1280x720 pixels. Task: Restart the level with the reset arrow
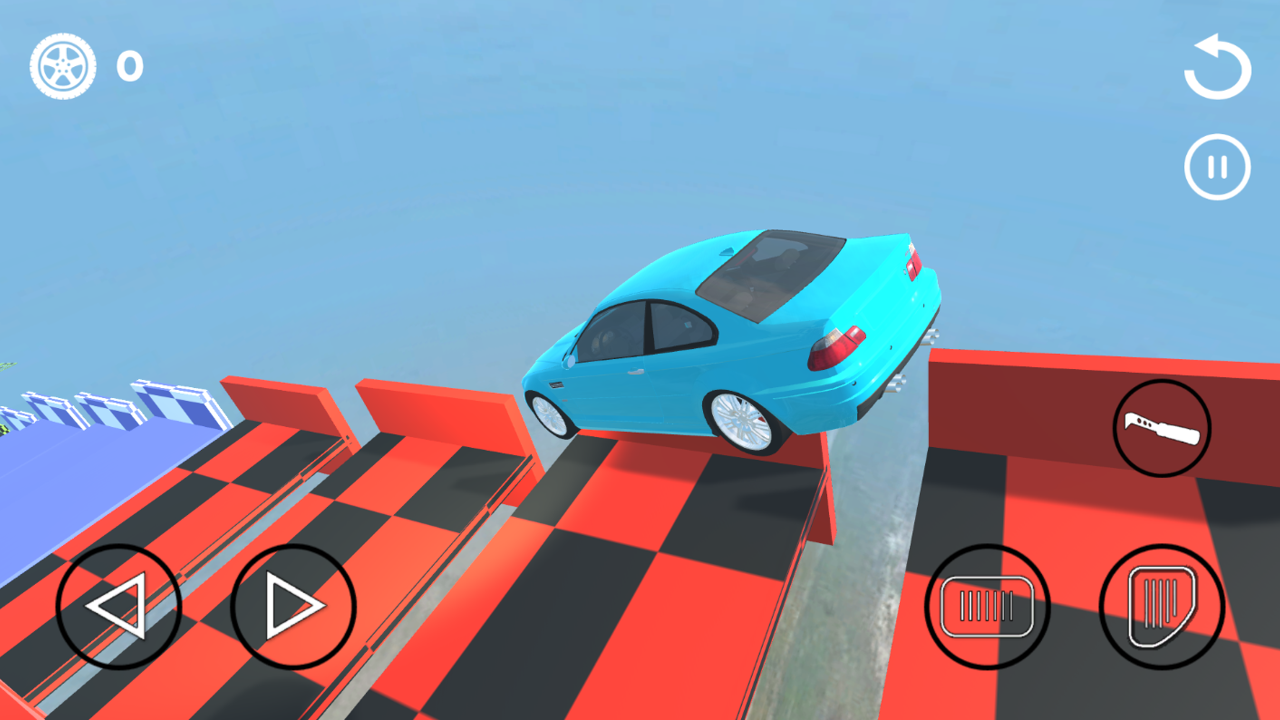(1216, 68)
